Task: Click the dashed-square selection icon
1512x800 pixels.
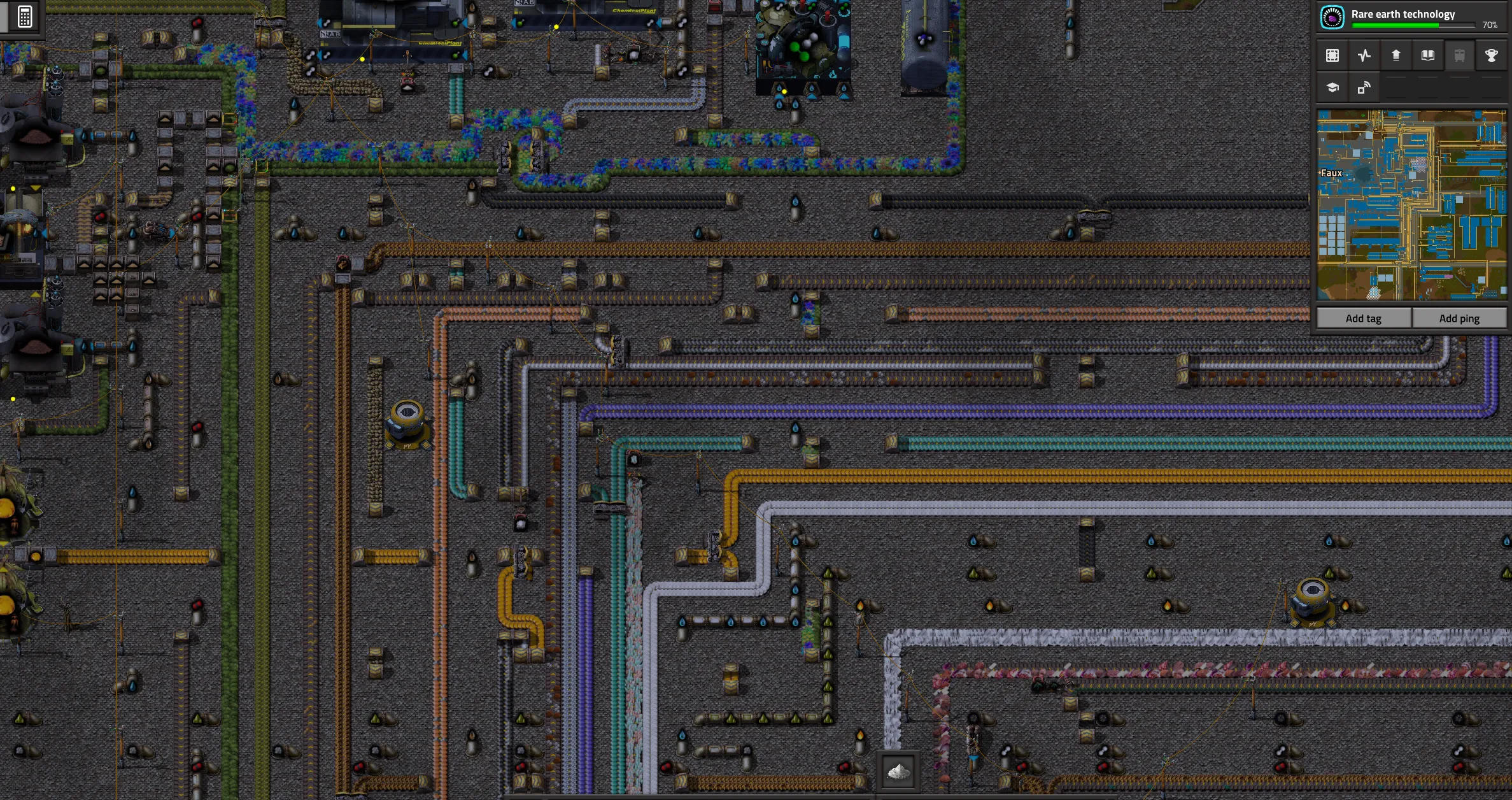Action: [1332, 55]
